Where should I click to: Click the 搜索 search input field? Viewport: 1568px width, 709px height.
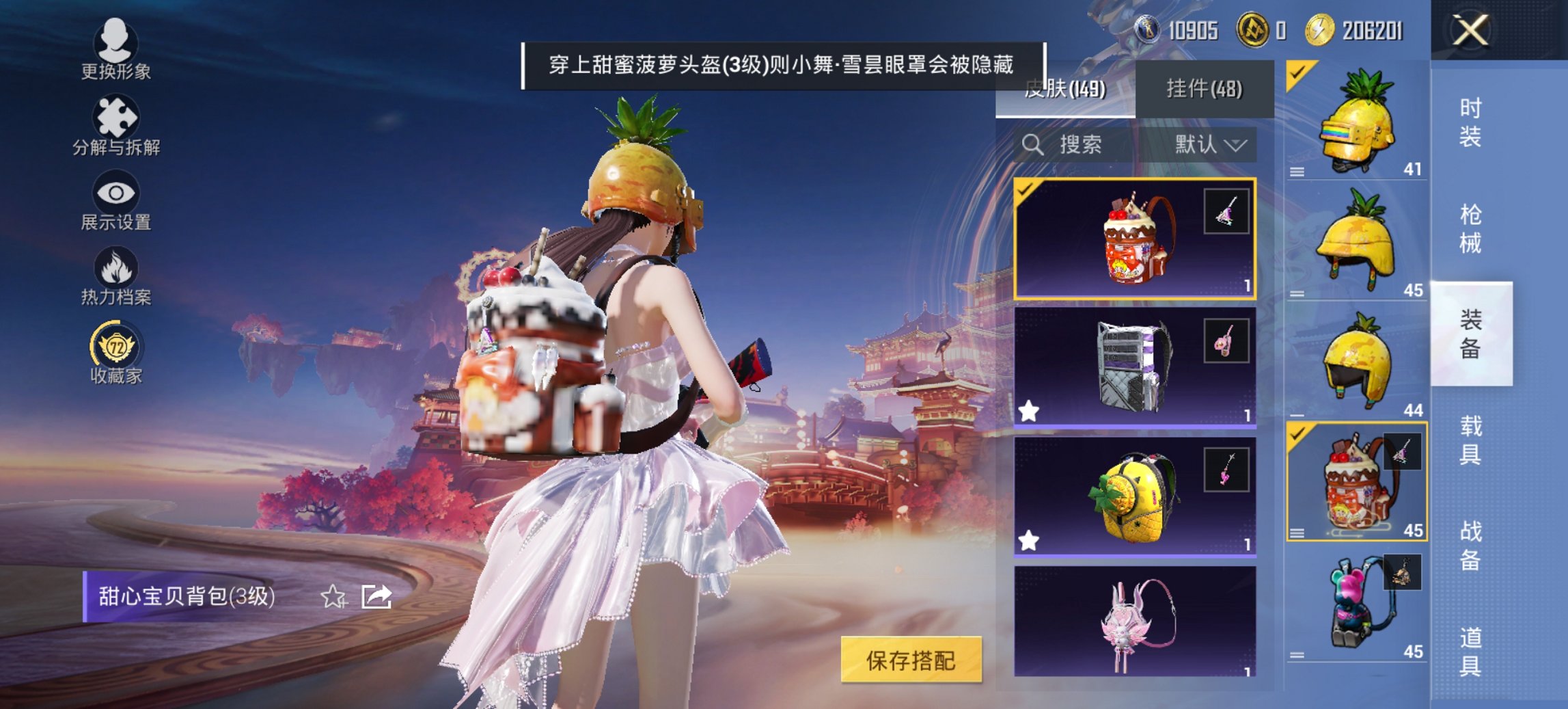point(1079,145)
